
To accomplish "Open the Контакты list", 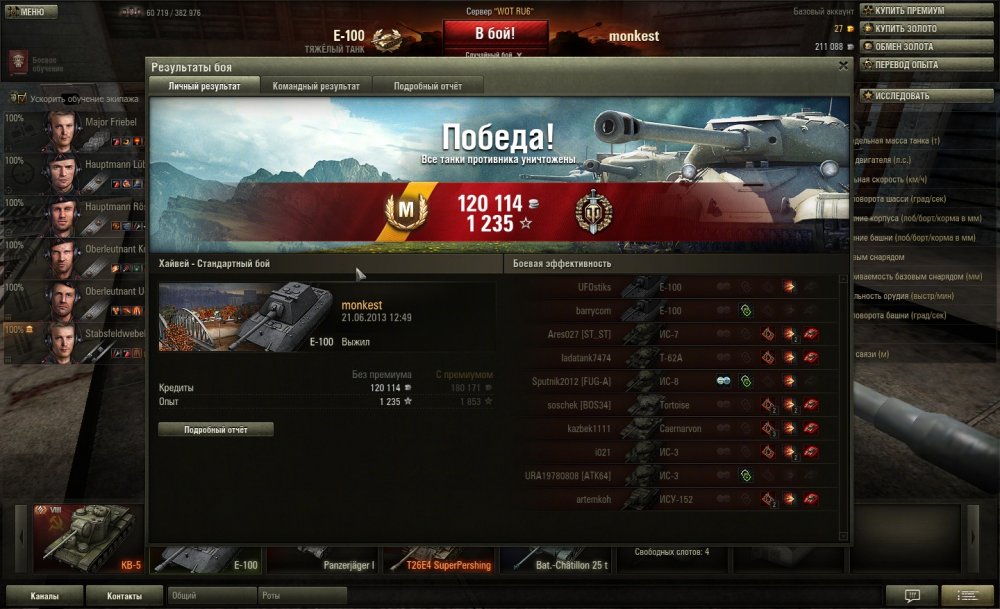I will [x=125, y=596].
